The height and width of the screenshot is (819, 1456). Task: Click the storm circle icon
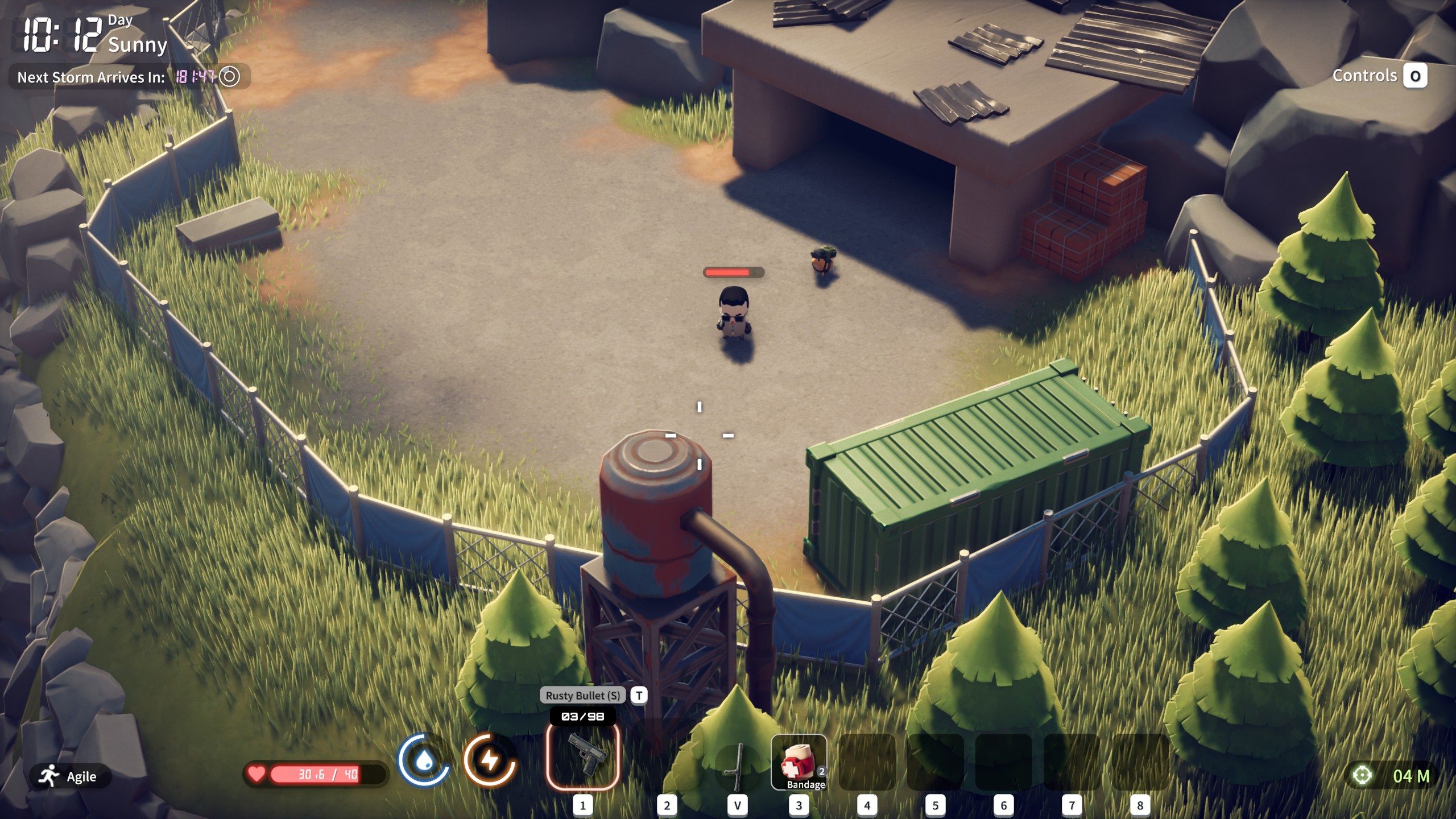(x=230, y=76)
